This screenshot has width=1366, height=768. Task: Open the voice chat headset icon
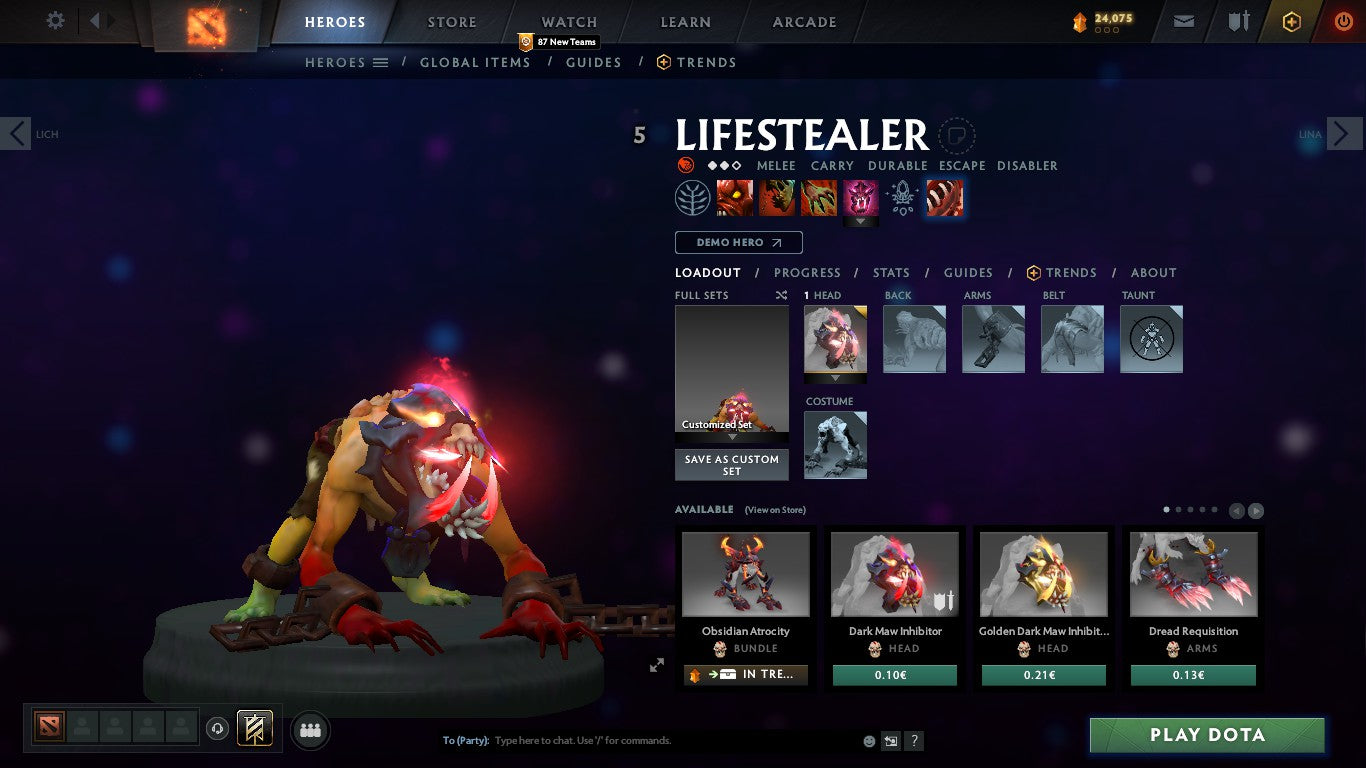point(218,729)
